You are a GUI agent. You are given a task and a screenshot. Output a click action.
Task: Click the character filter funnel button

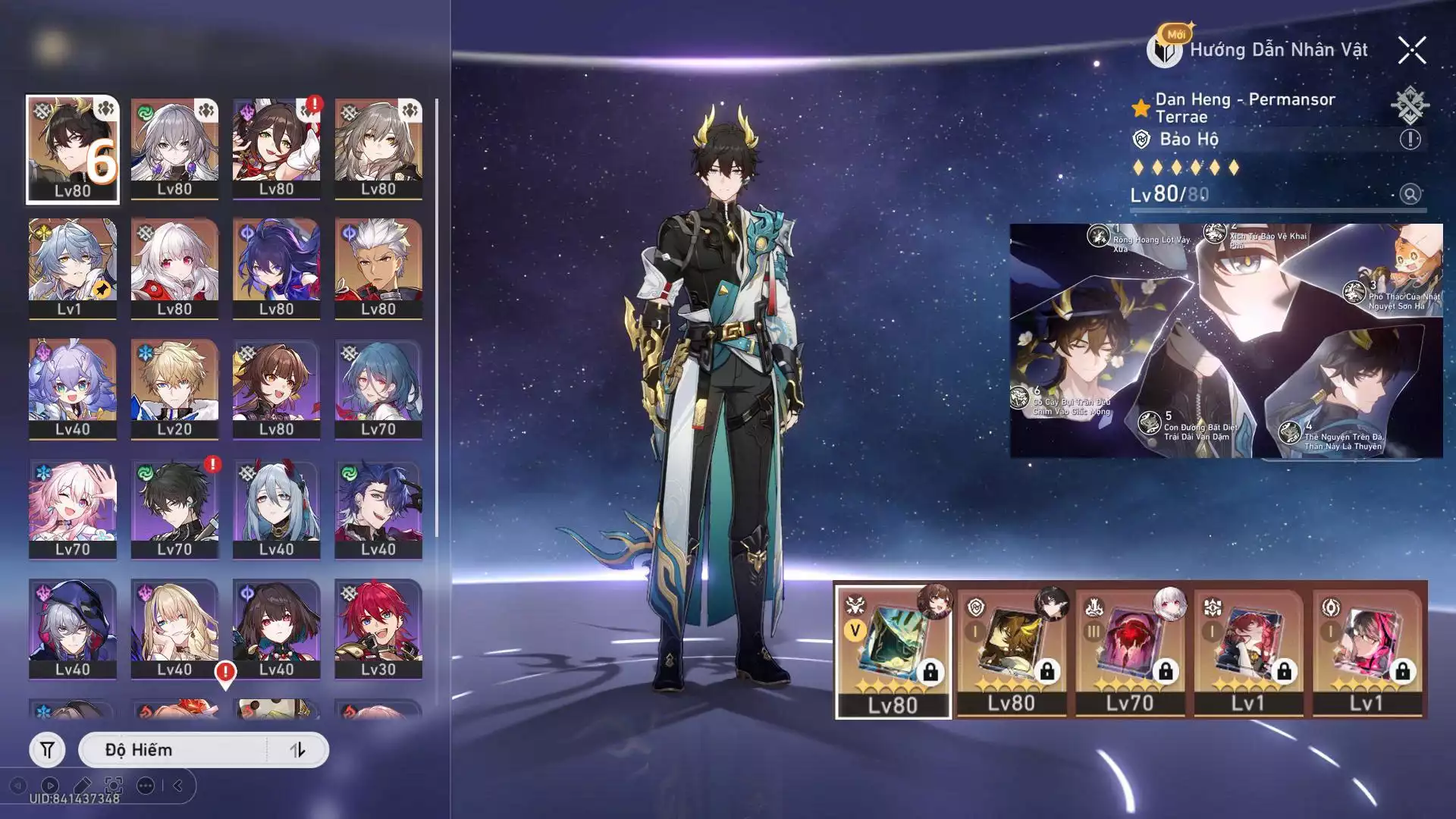point(47,750)
